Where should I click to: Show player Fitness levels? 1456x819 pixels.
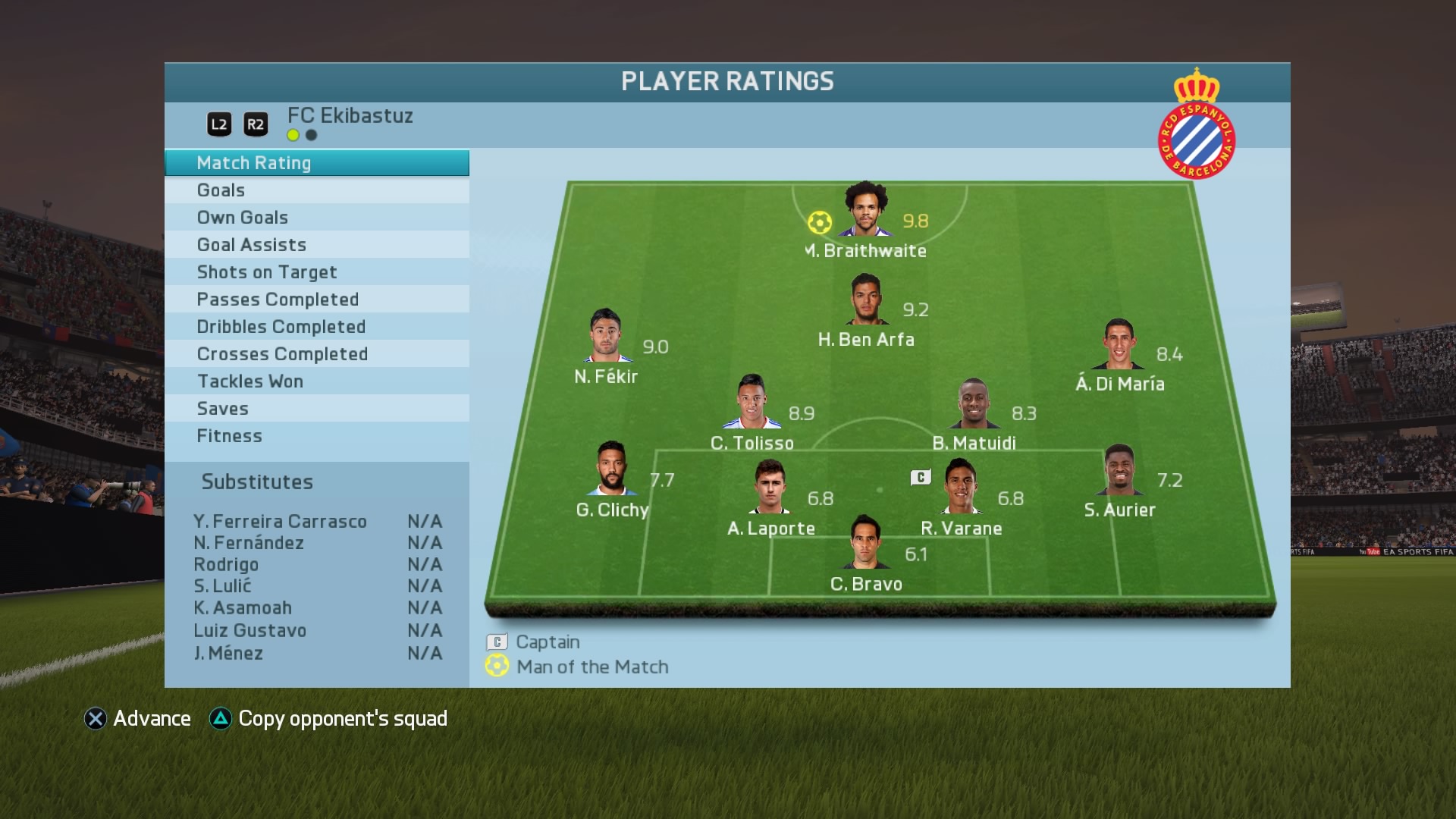coord(316,436)
